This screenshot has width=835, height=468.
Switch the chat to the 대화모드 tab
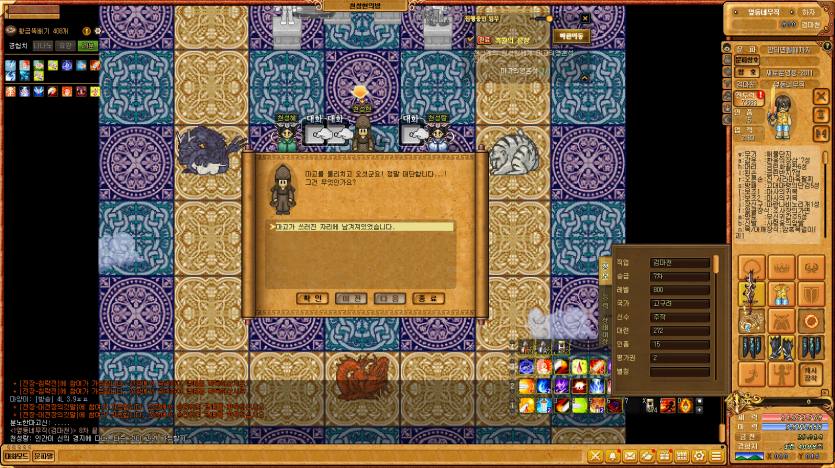click(15, 456)
